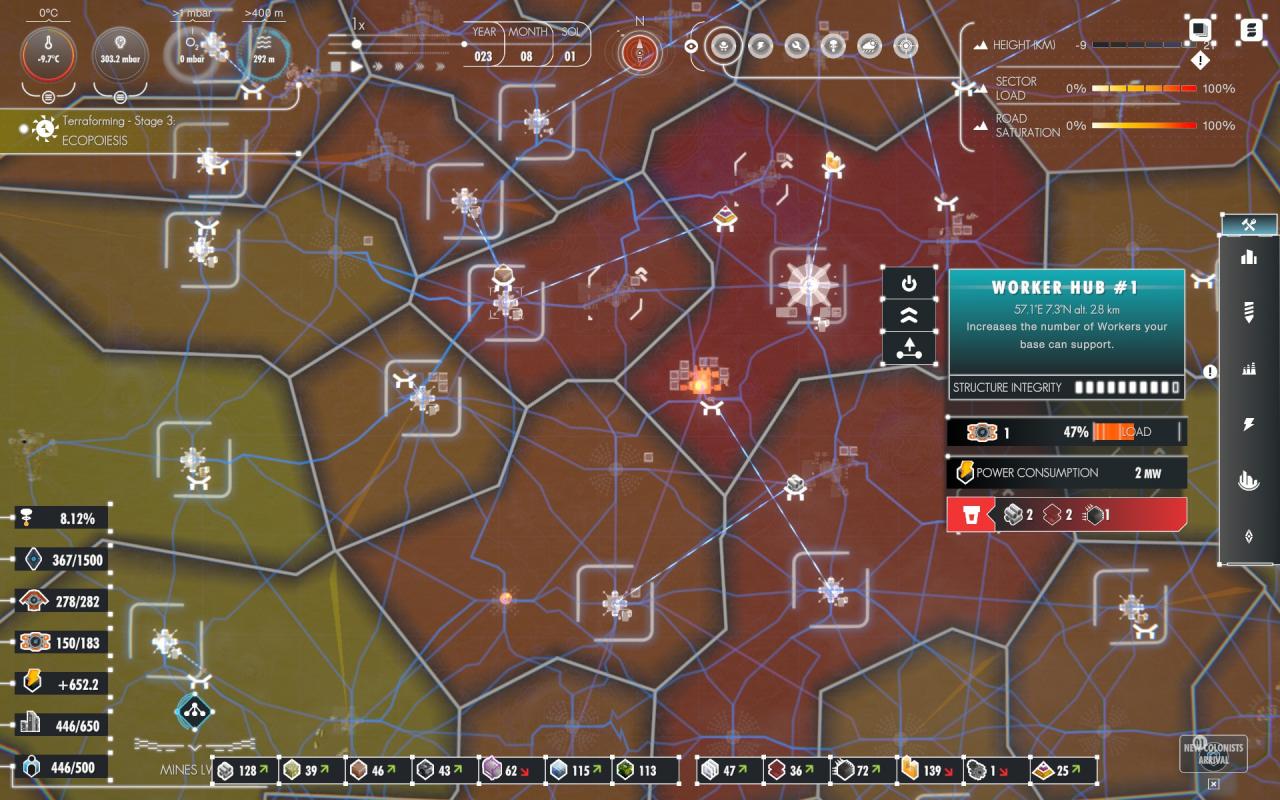1280x800 pixels.
Task: Open the network node button above Mines
Action: click(x=194, y=712)
